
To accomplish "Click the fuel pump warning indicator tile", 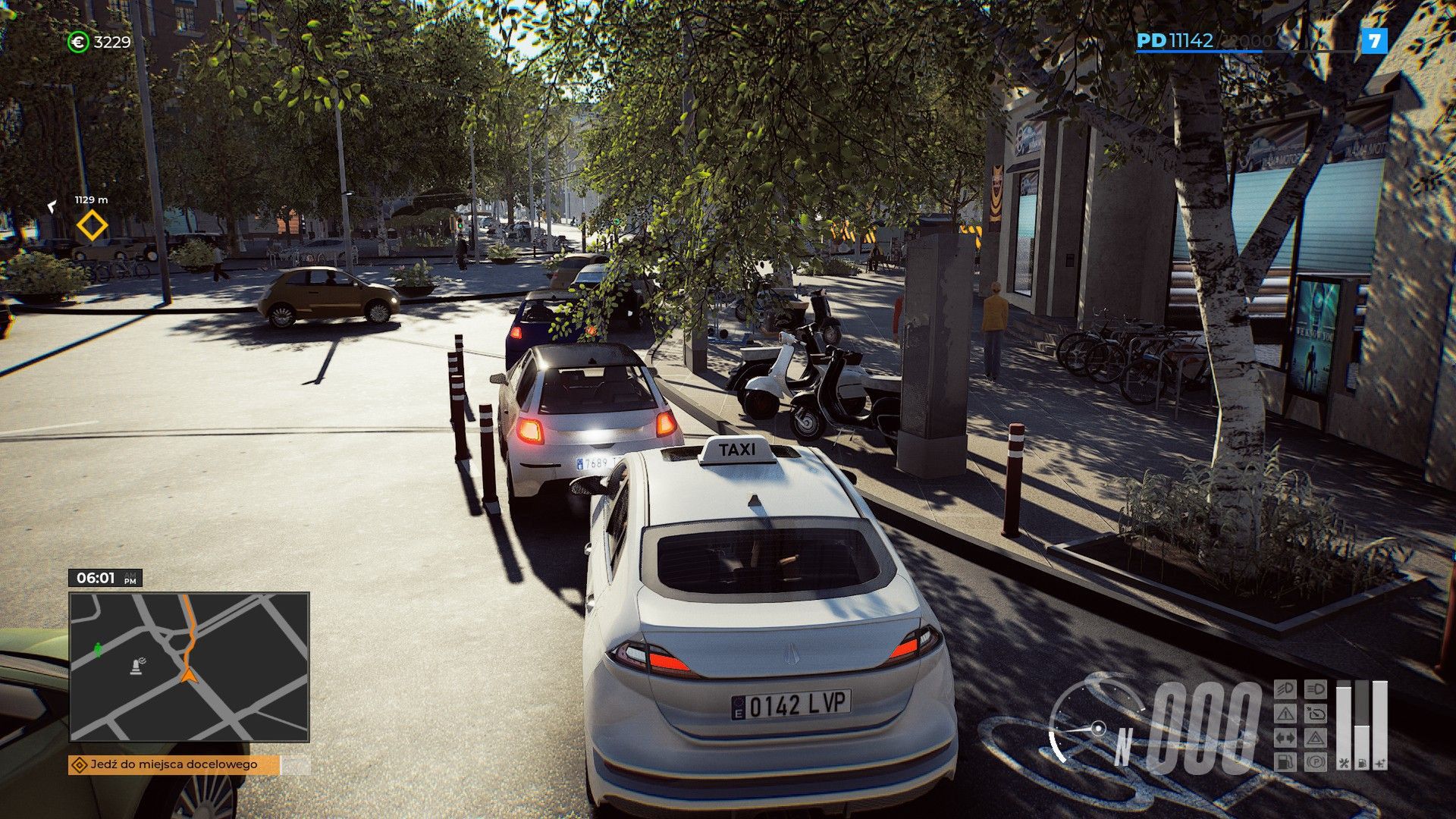I will pos(1285,761).
